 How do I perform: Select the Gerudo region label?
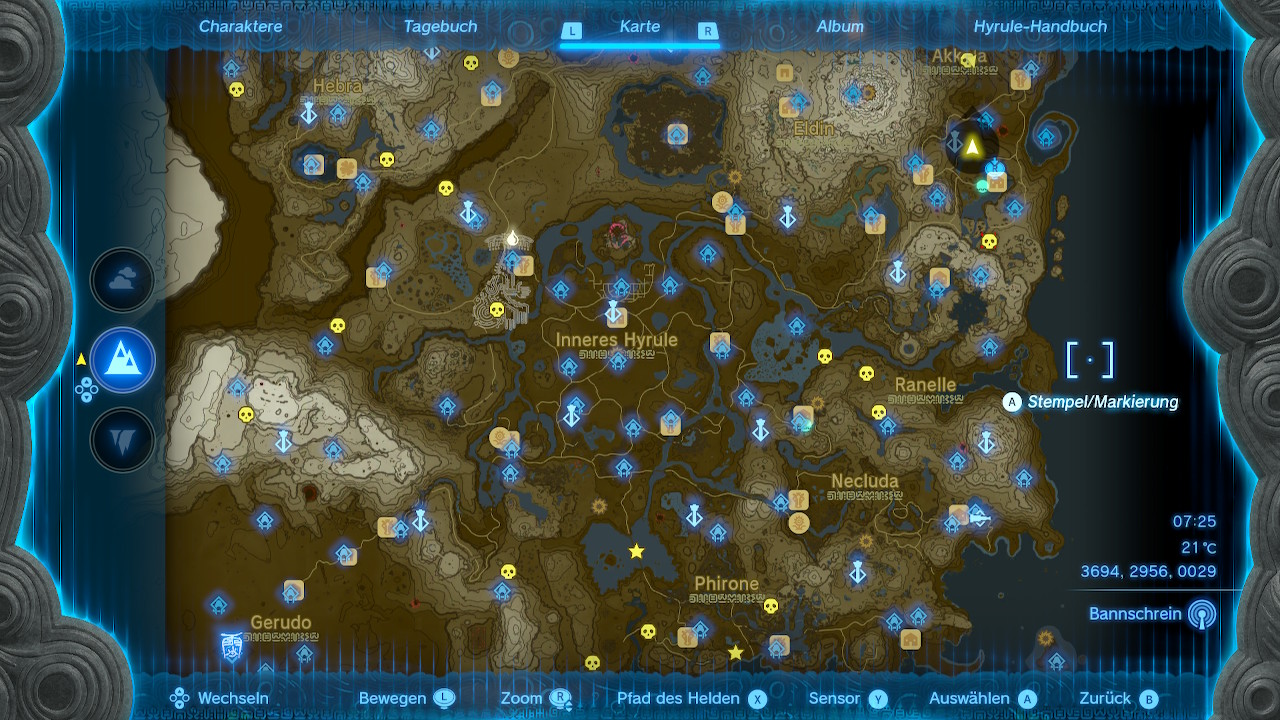tap(280, 623)
